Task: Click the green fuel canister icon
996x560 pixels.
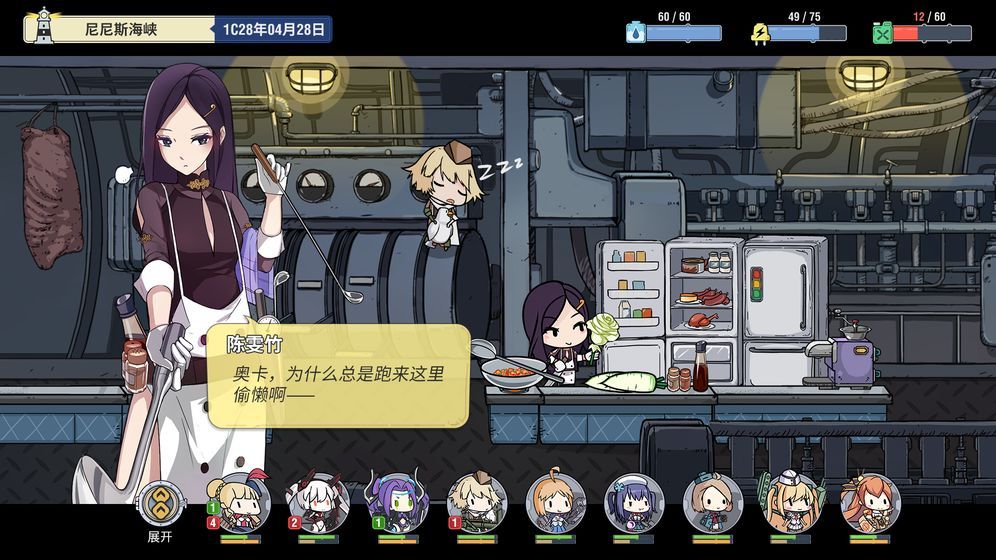Action: tap(882, 33)
